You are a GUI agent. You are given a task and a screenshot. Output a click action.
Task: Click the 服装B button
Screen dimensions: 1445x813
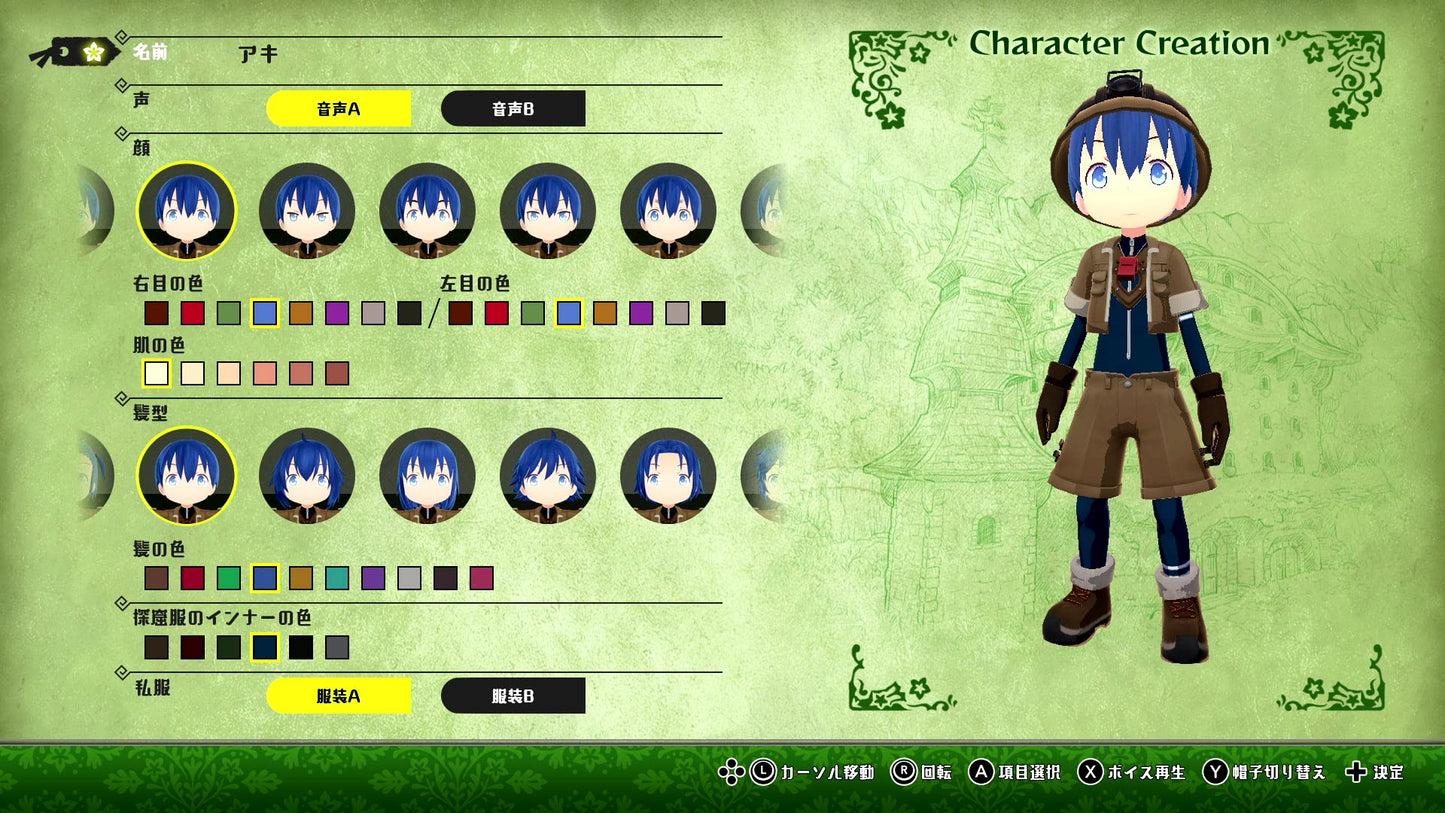(514, 694)
